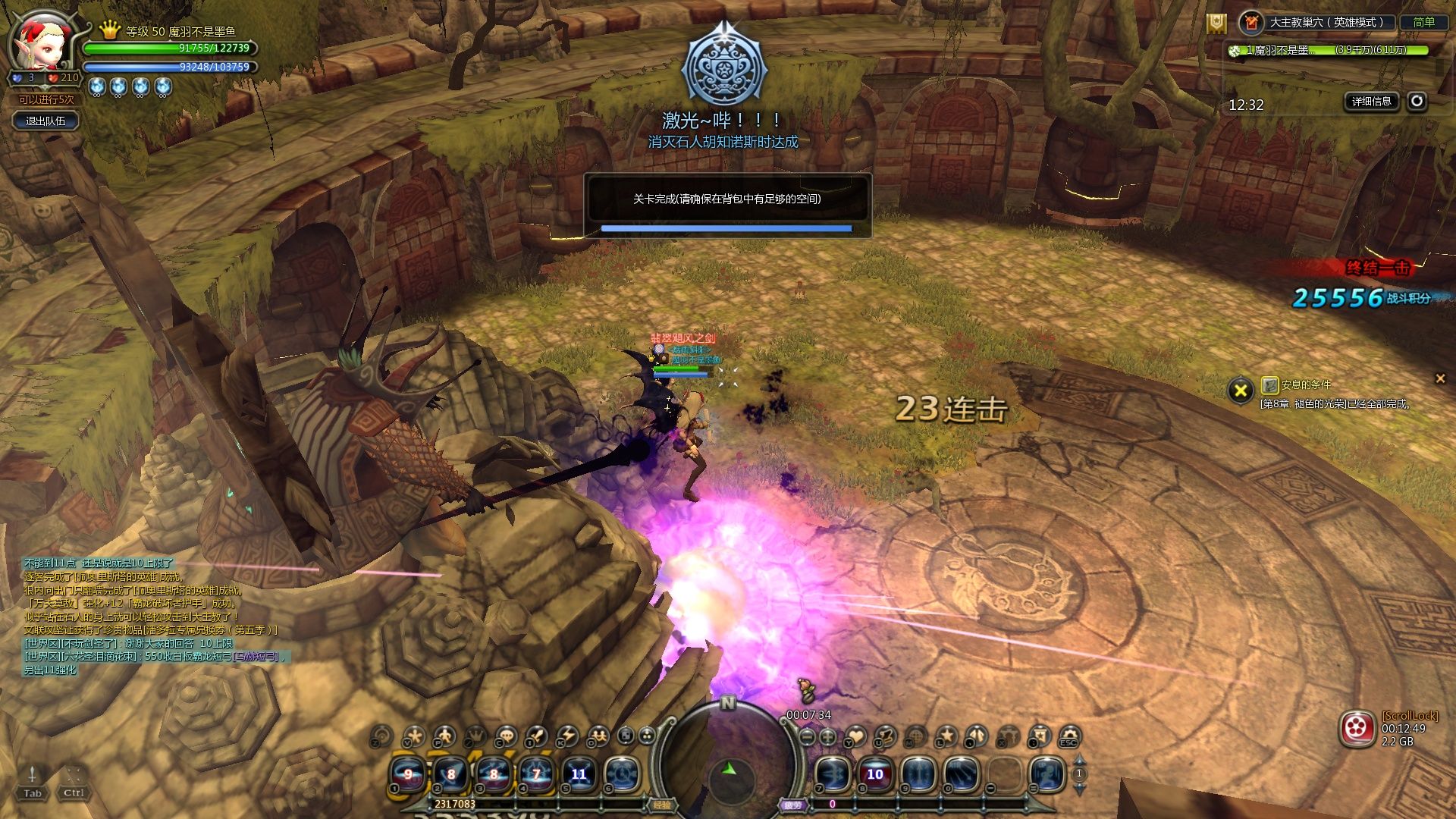The width and height of the screenshot is (1456, 819).
Task: Use the skill on cooldown showing 10
Action: pos(875,774)
